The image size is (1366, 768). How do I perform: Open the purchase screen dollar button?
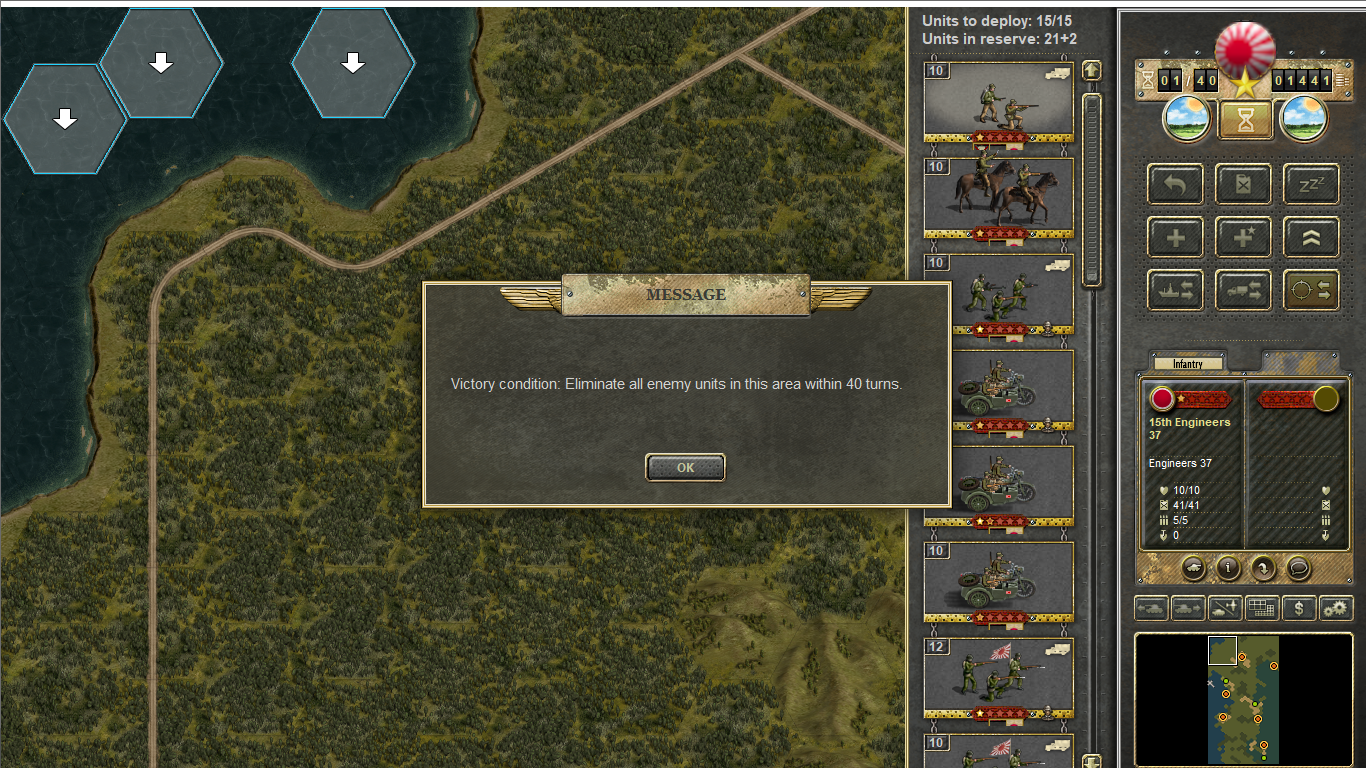[1299, 607]
